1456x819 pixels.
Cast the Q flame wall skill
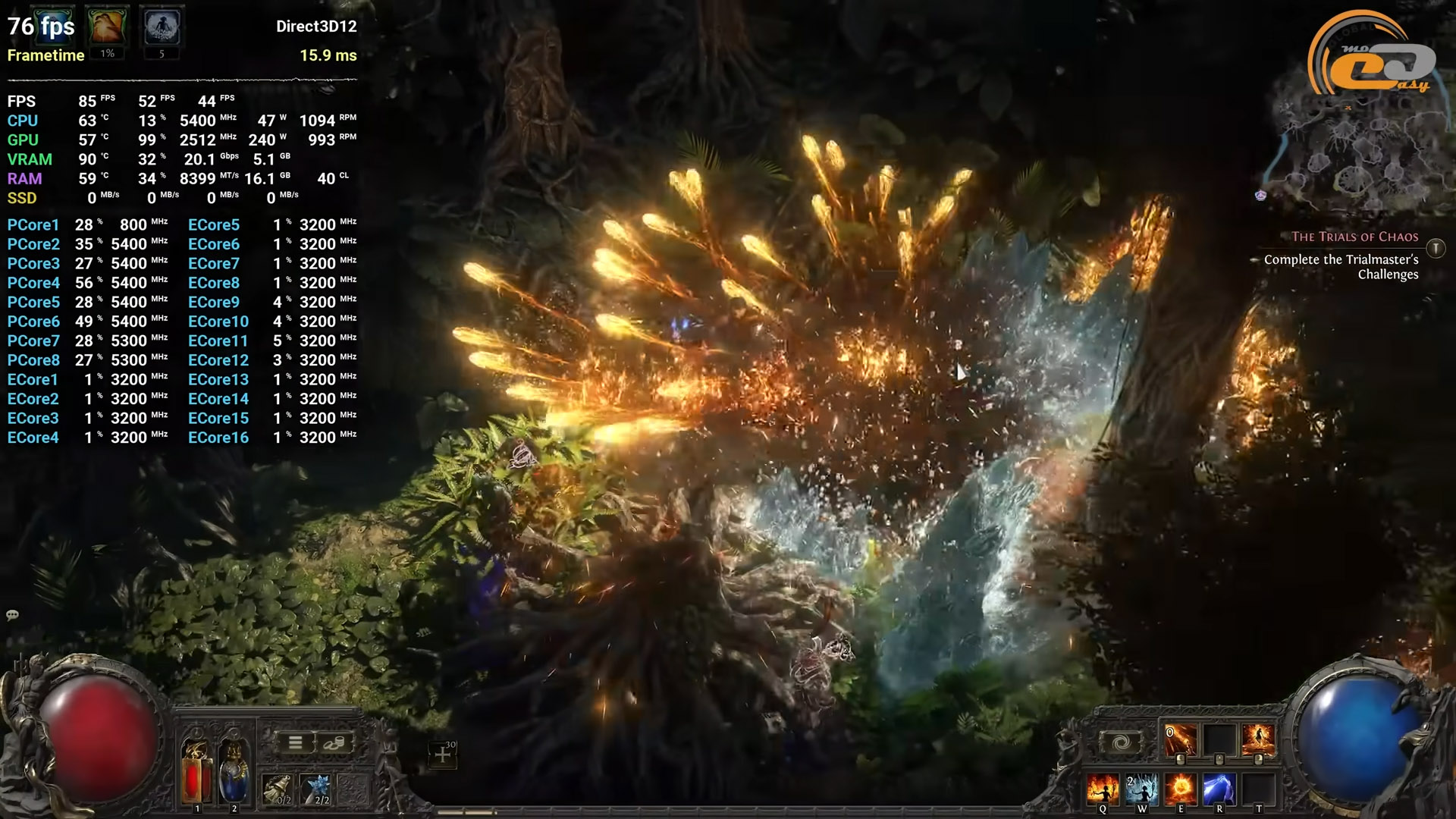click(x=1103, y=789)
